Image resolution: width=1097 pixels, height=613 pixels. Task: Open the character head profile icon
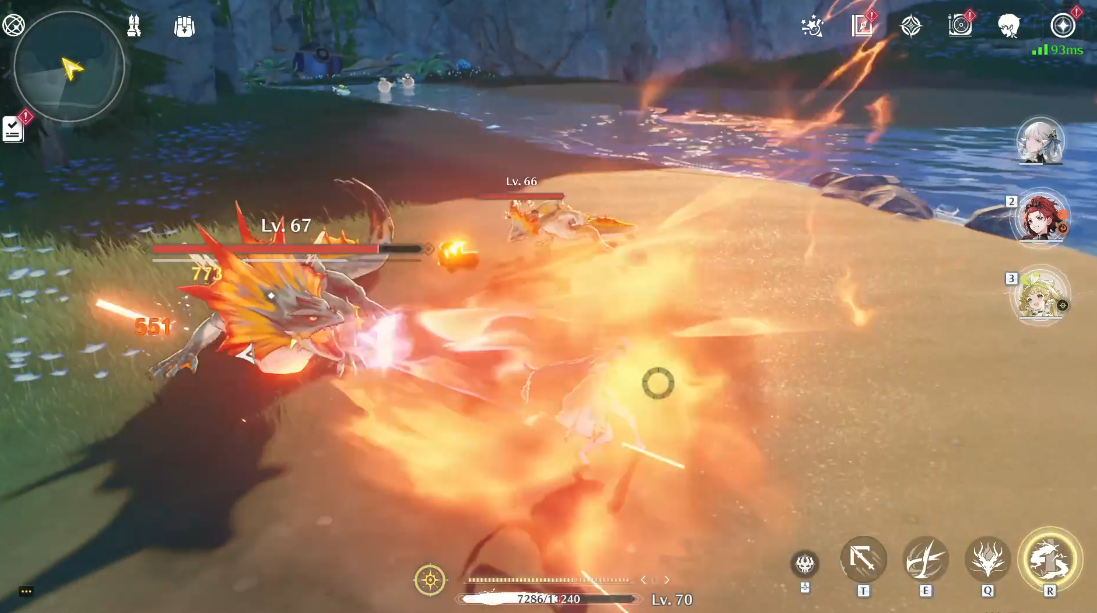pos(1009,26)
